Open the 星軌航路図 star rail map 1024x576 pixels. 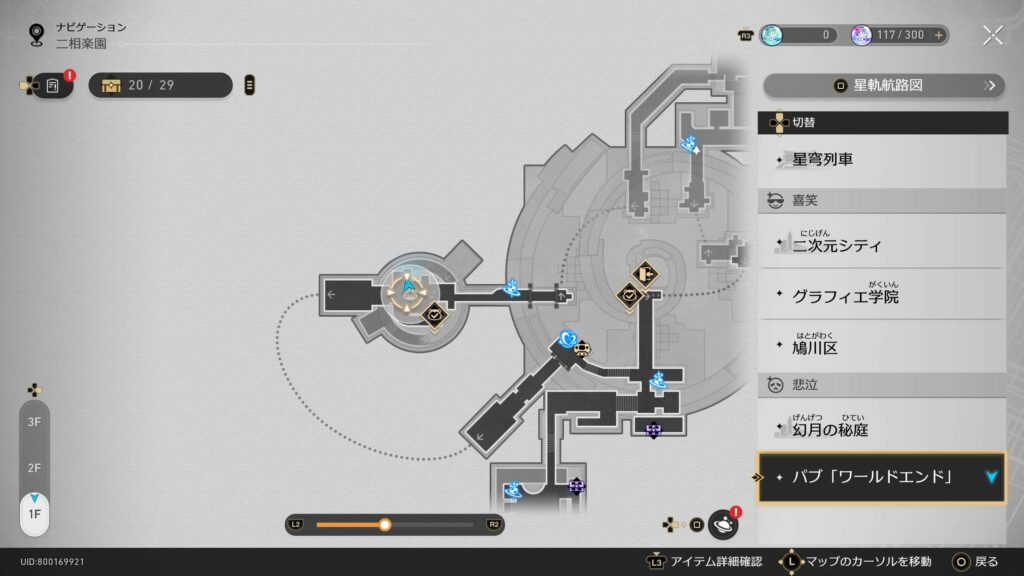[x=883, y=86]
